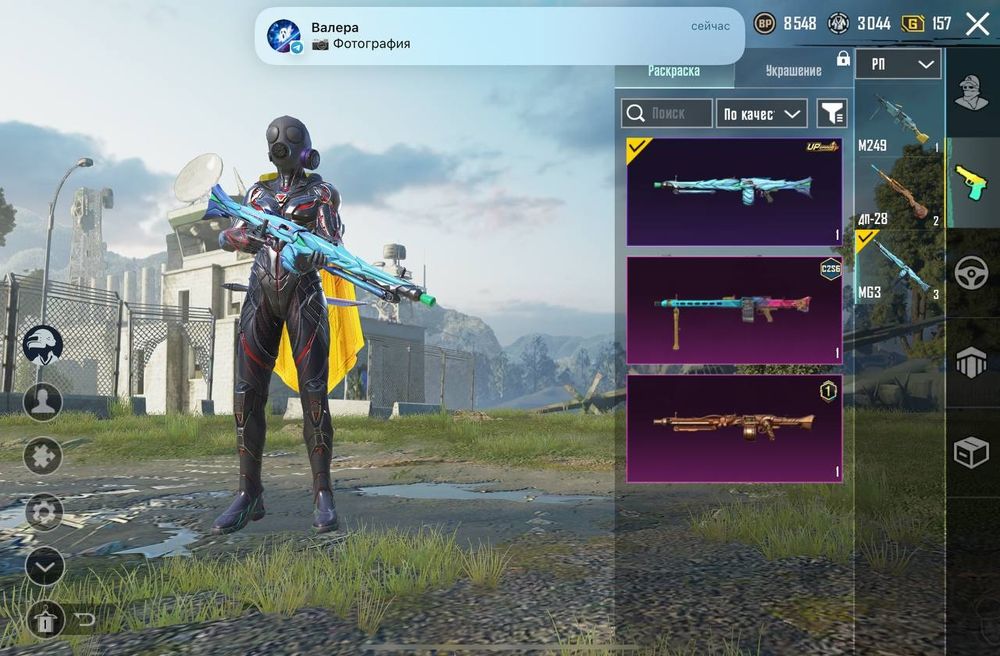Choose the MG3 weapon entry
1000x656 pixels.
coord(899,267)
